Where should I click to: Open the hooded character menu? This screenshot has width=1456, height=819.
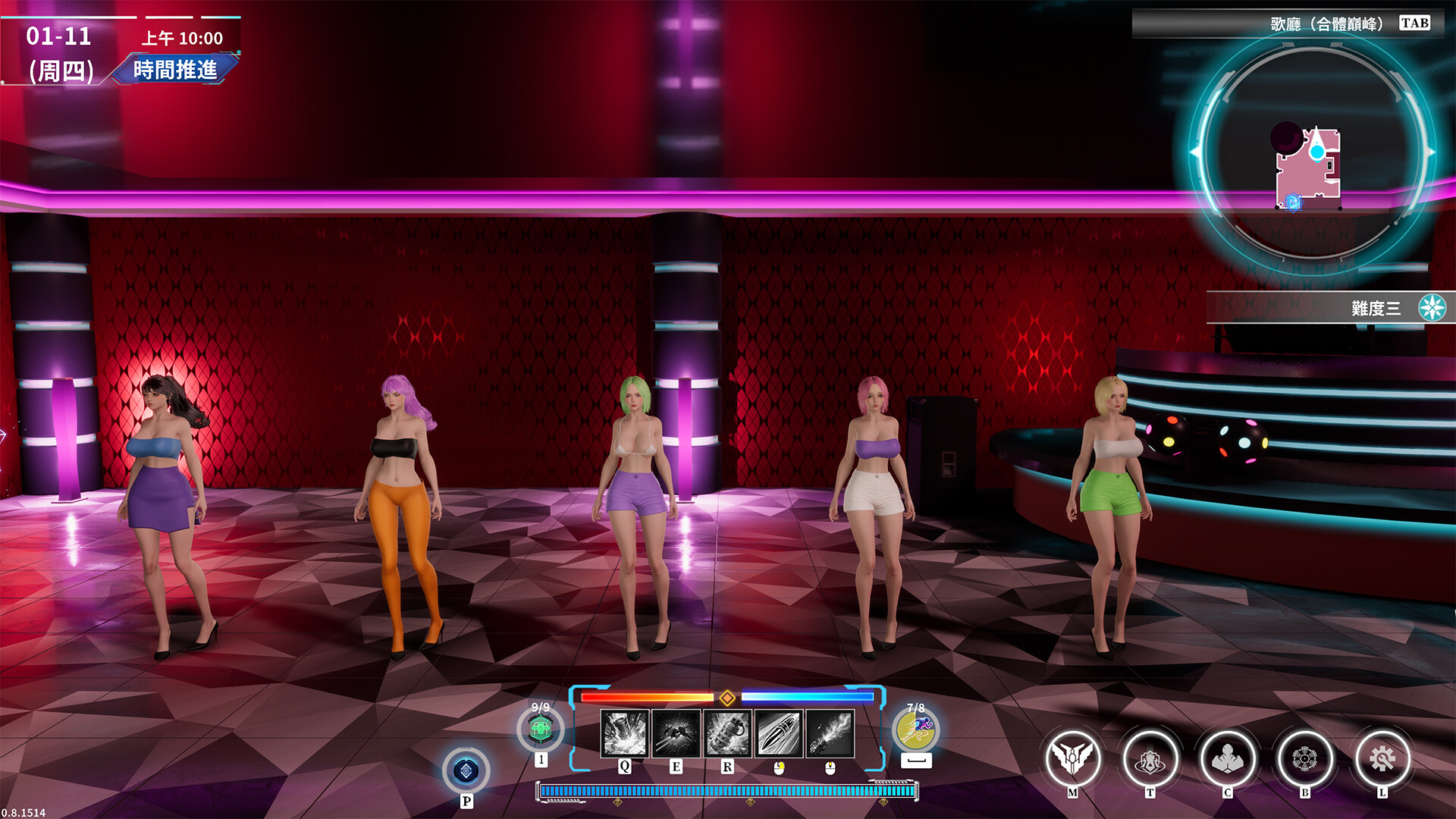1227,758
